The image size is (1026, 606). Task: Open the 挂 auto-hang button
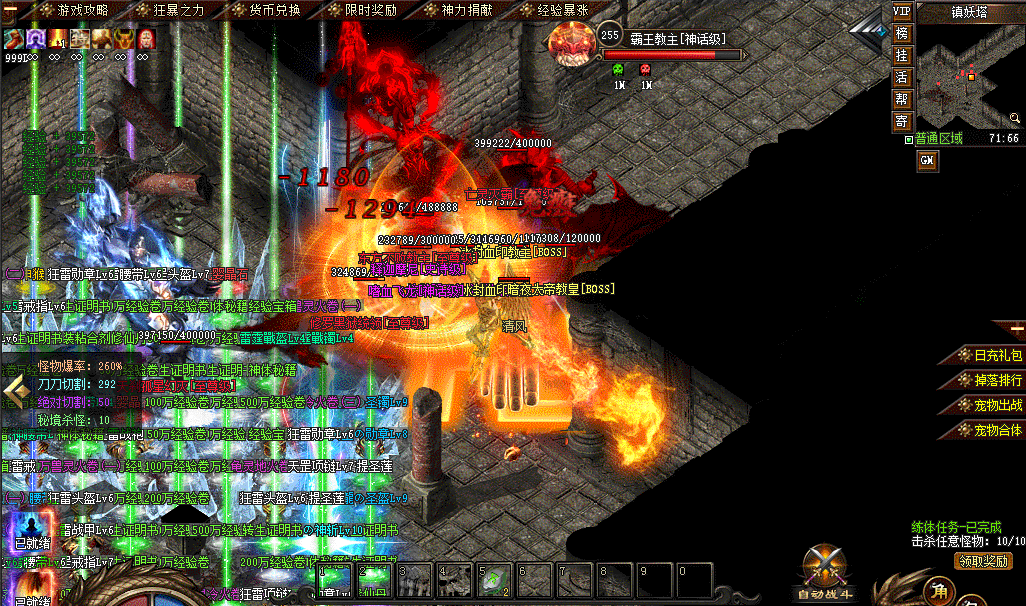(x=902, y=55)
